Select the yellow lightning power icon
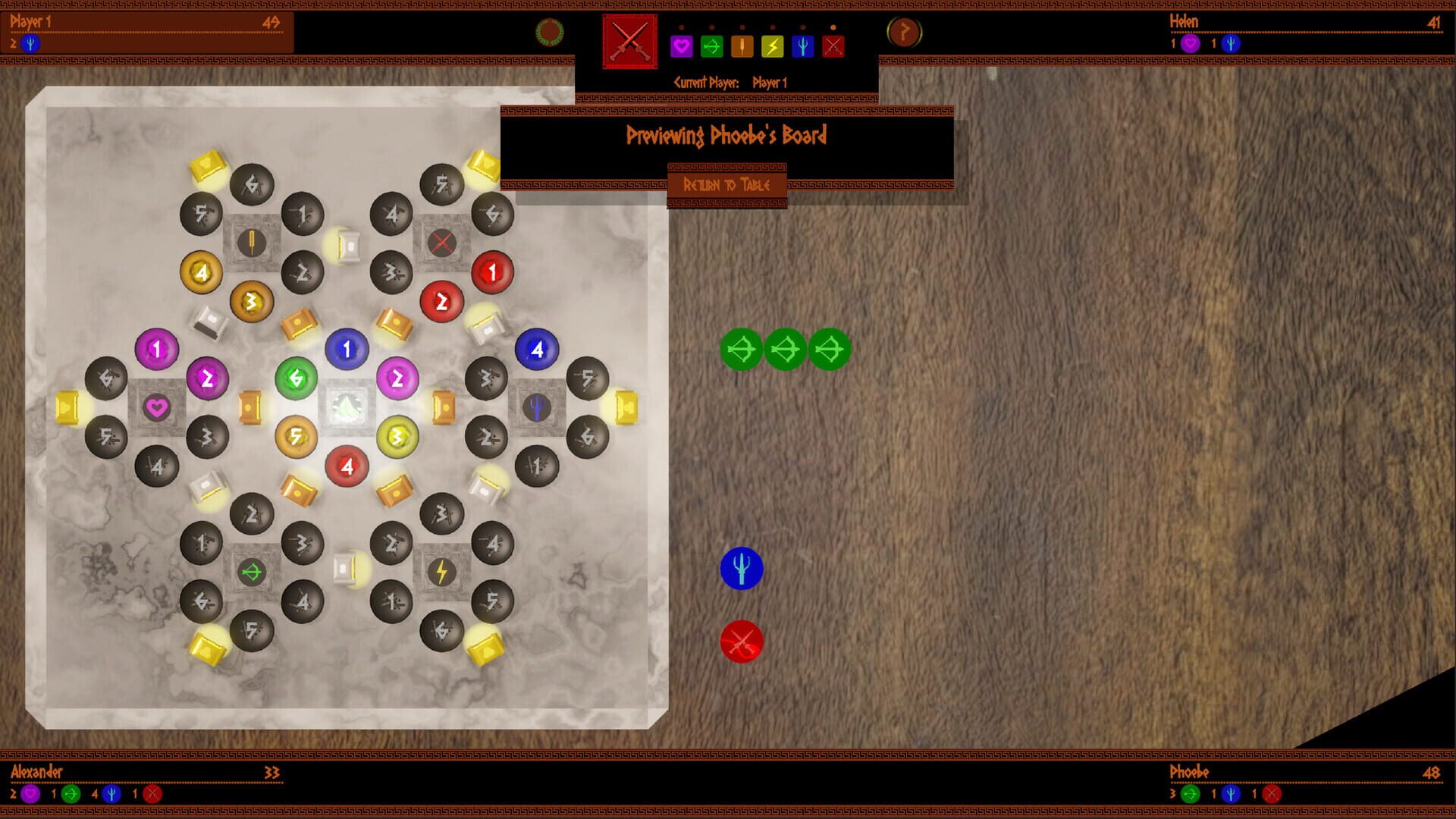Screen dimensions: 1456x819 point(773,48)
